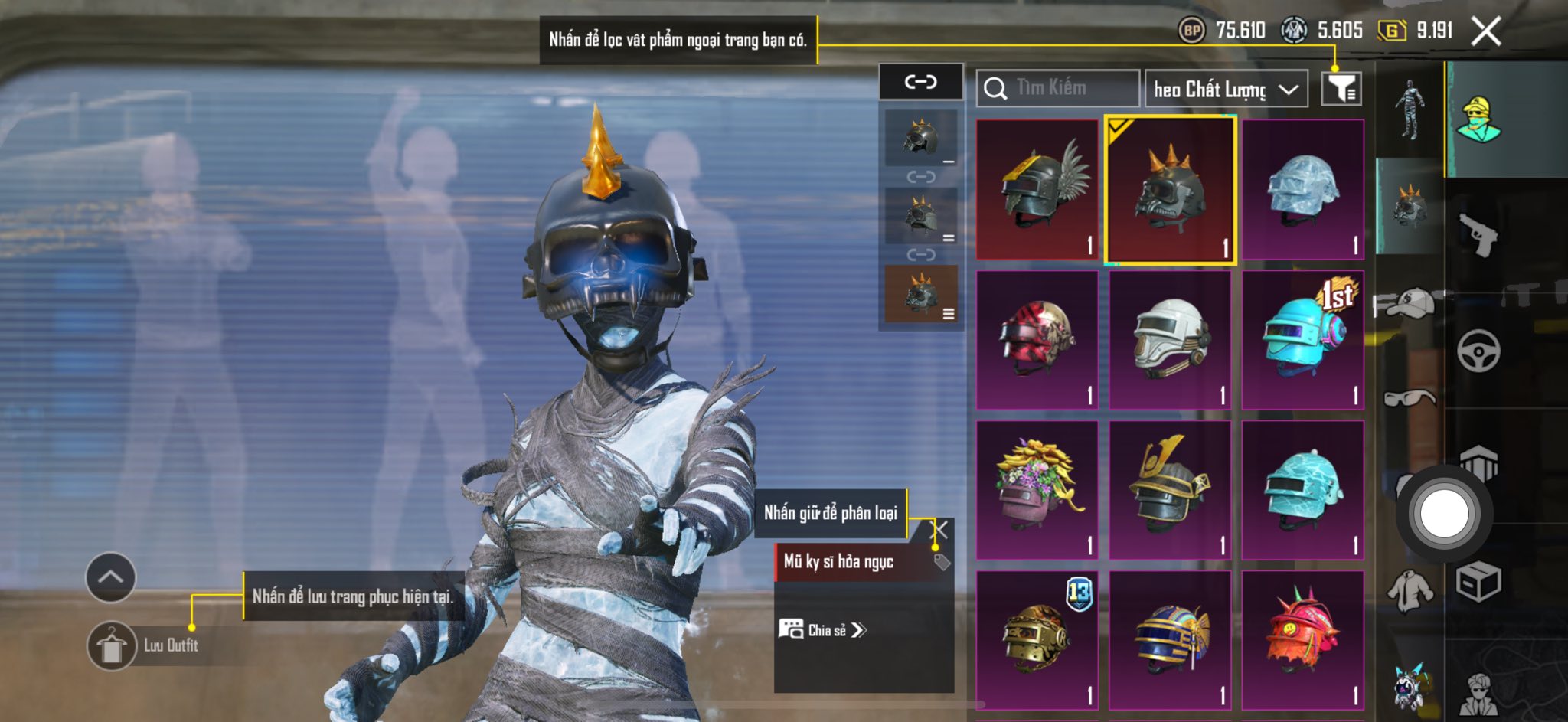
Task: Pick the gold helmet with 13 badge
Action: tap(1037, 639)
